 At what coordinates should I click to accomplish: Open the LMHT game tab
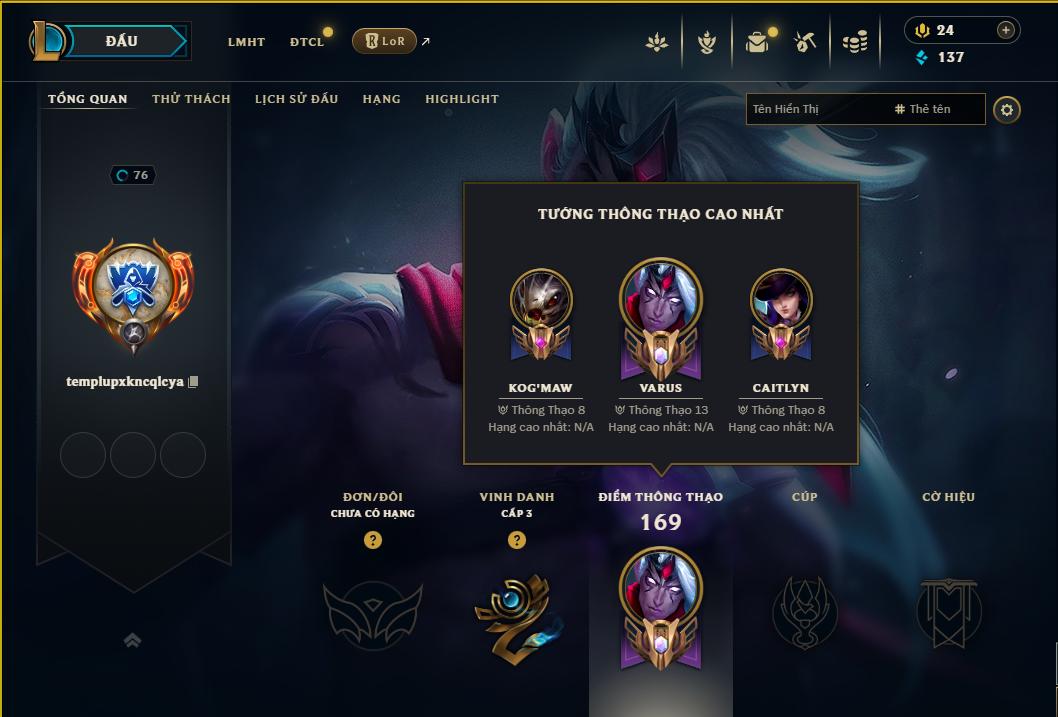[x=246, y=42]
